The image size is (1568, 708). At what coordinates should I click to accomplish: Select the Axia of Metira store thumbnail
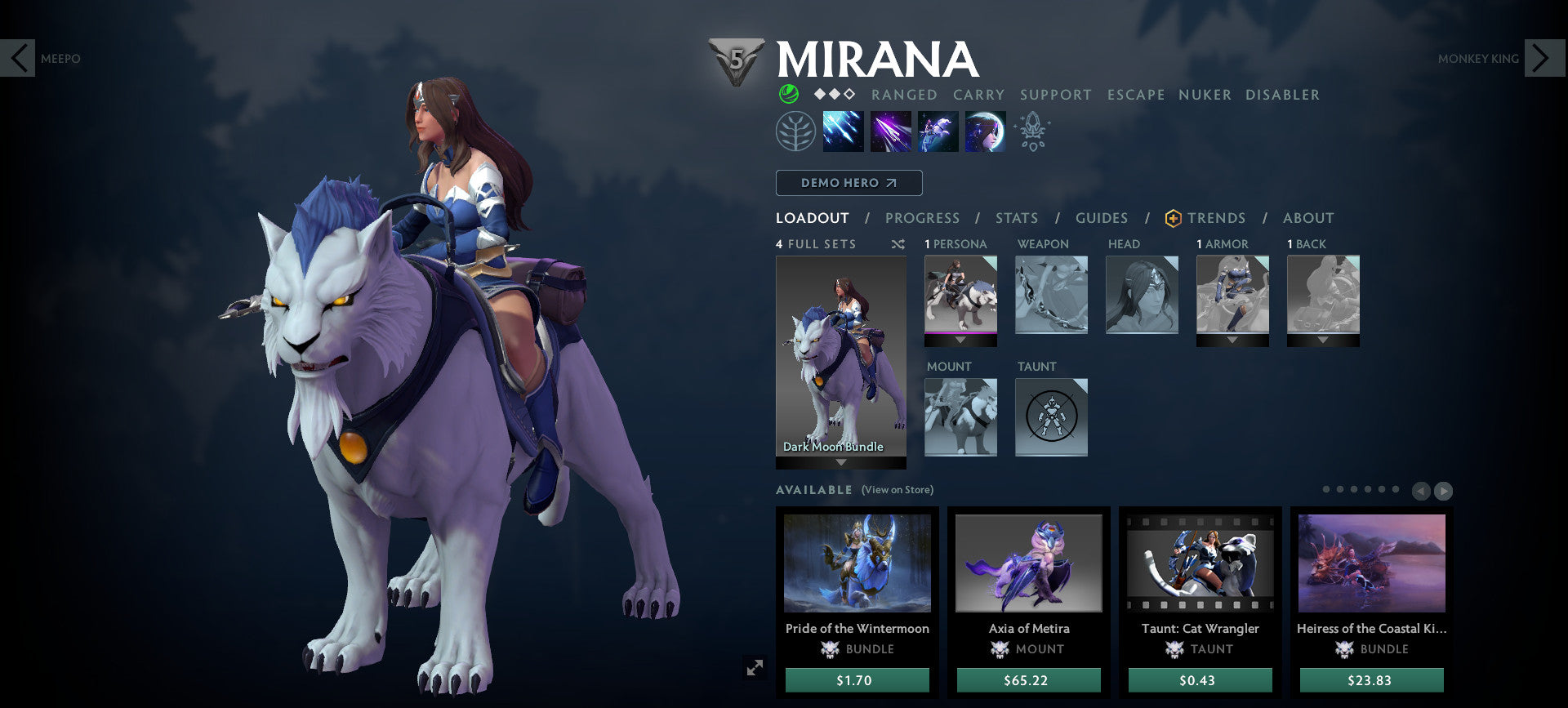1028,563
